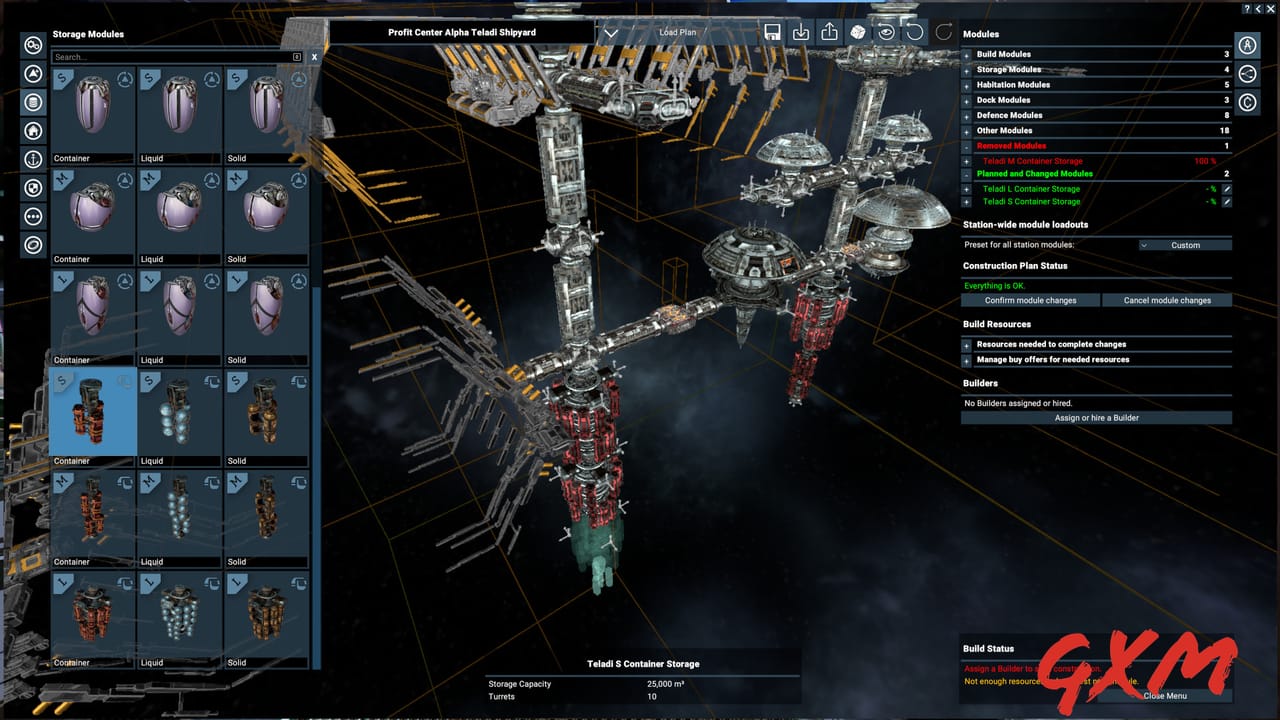Viewport: 1280px width, 720px height.
Task: Select the anchor Dock Modules icon in the sidebar
Action: point(32,159)
